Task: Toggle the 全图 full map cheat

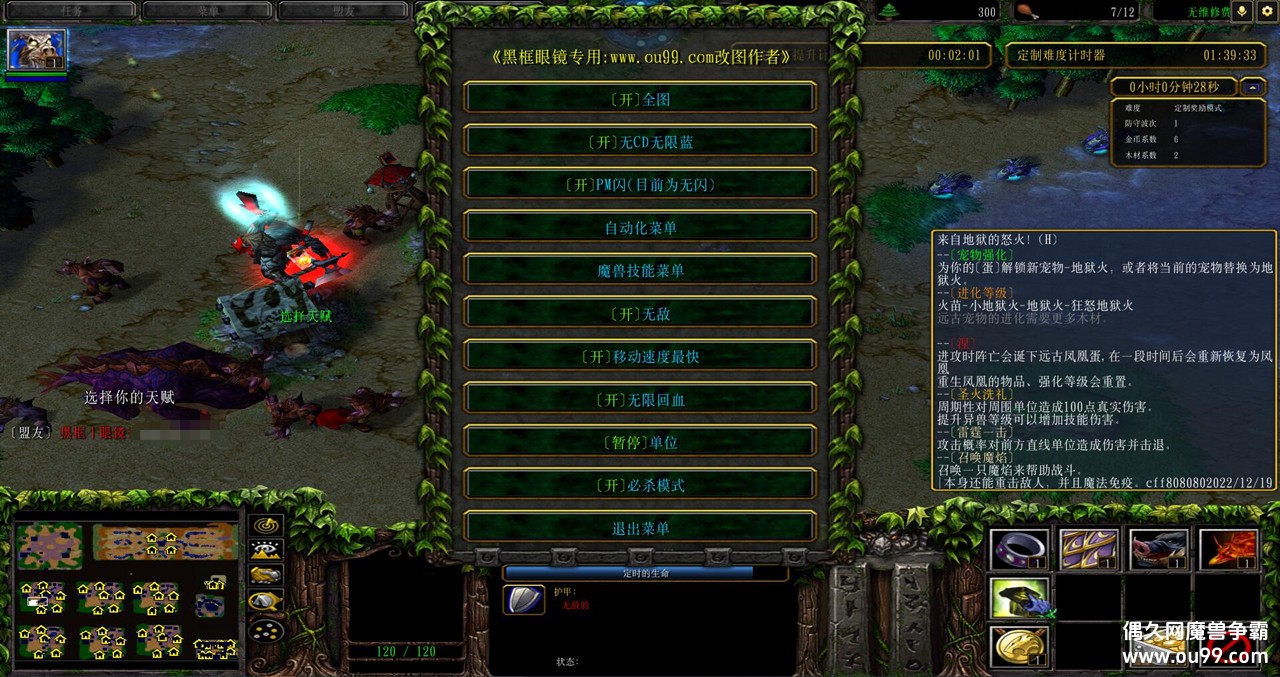Action: point(640,98)
